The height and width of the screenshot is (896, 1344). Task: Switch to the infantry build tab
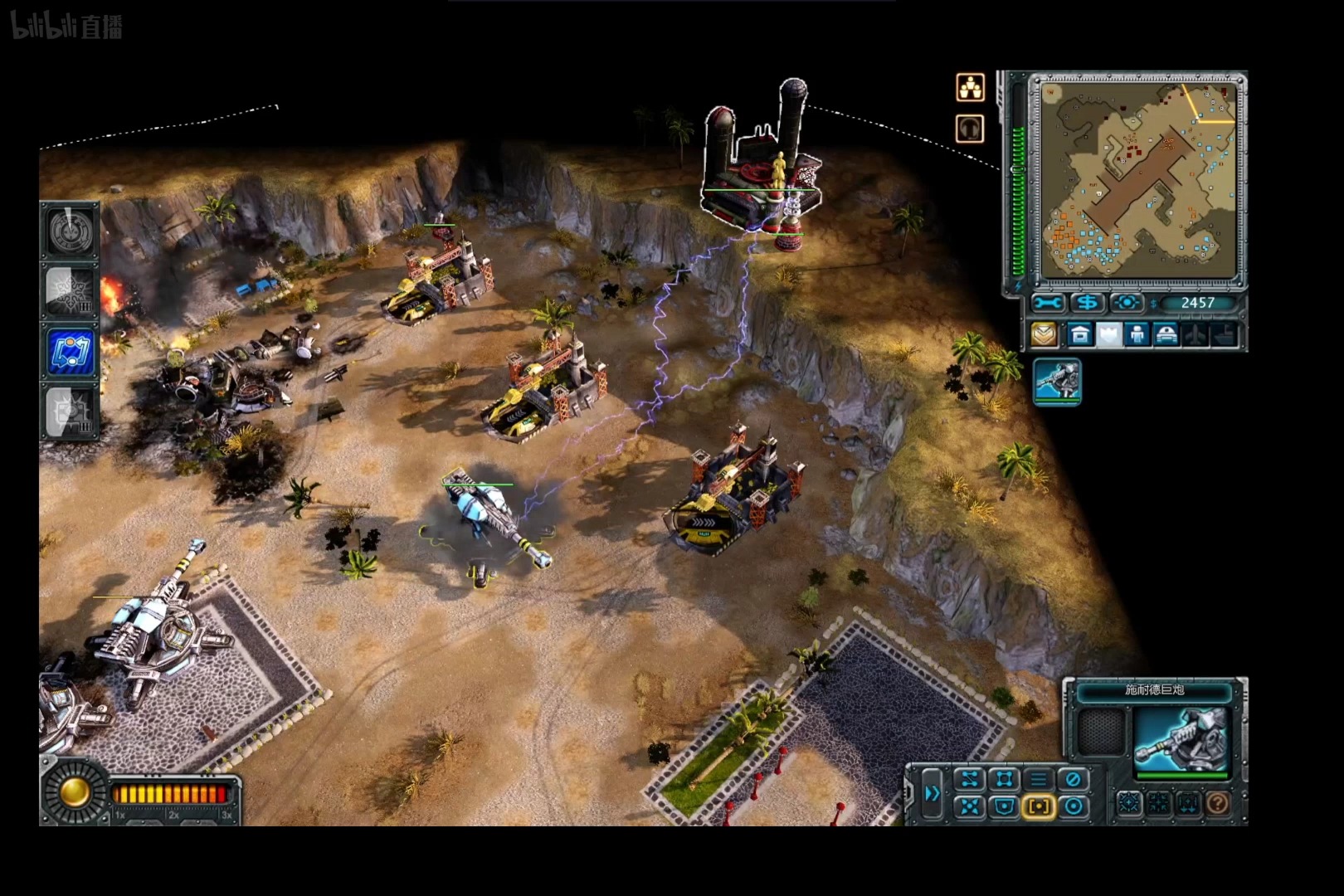tap(1137, 334)
